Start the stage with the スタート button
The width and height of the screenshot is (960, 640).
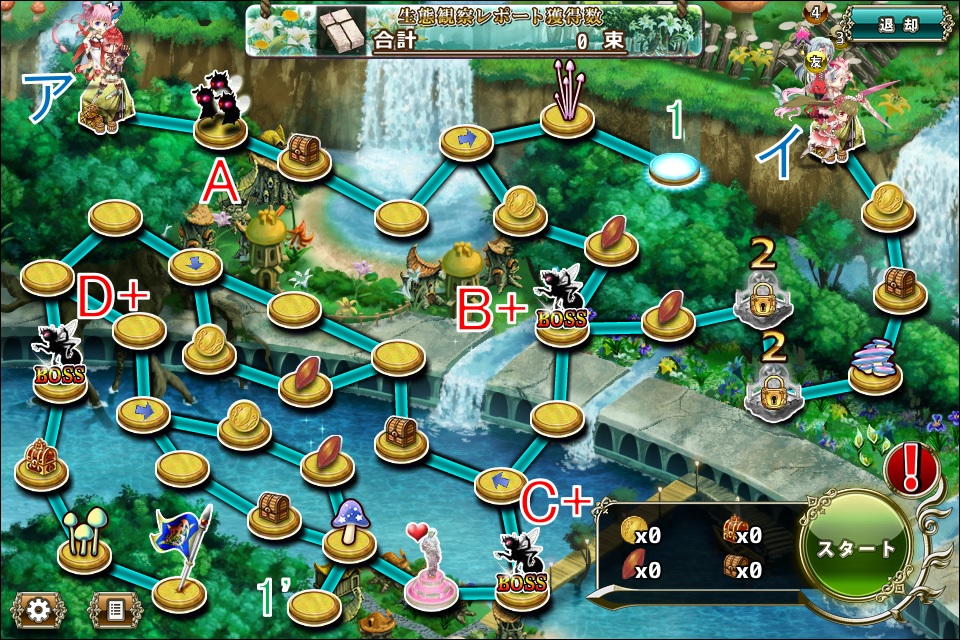pyautogui.click(x=856, y=548)
